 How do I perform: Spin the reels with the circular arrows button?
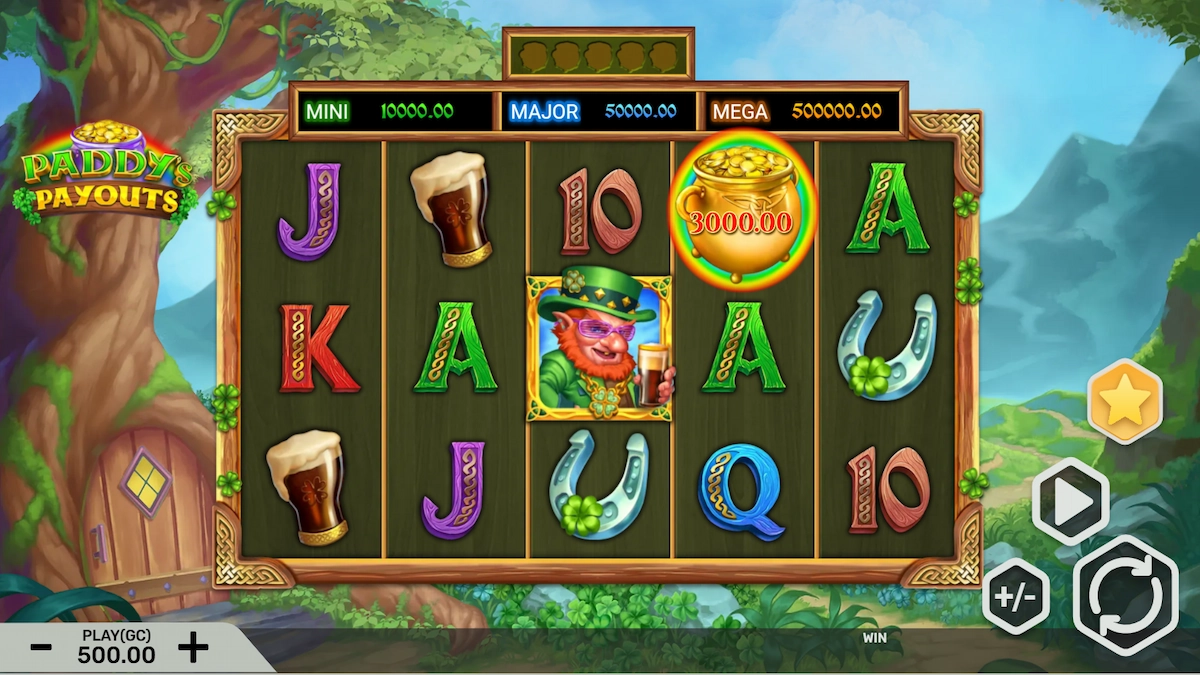pos(1125,595)
